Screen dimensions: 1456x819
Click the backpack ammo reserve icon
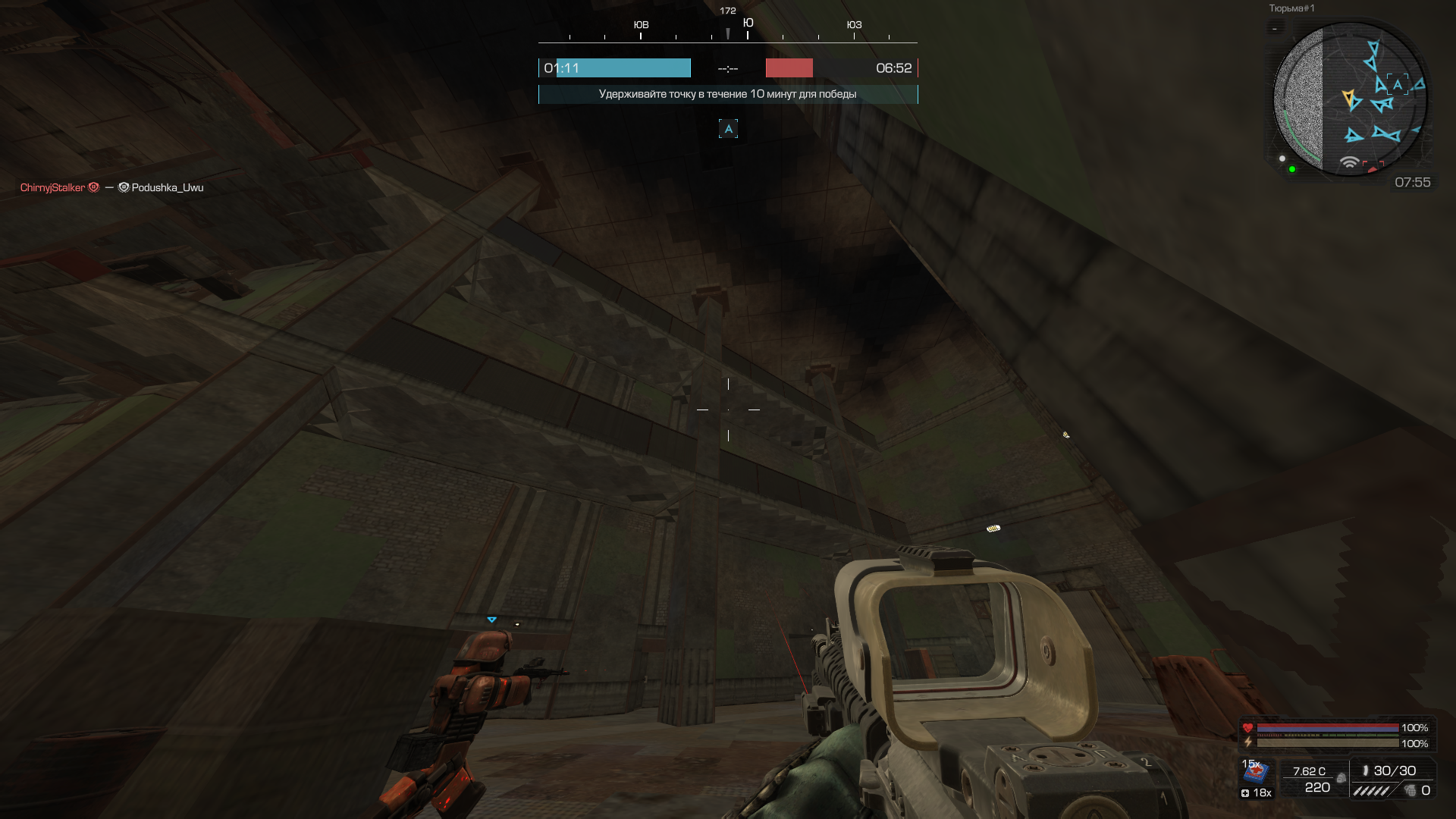pos(1341,778)
